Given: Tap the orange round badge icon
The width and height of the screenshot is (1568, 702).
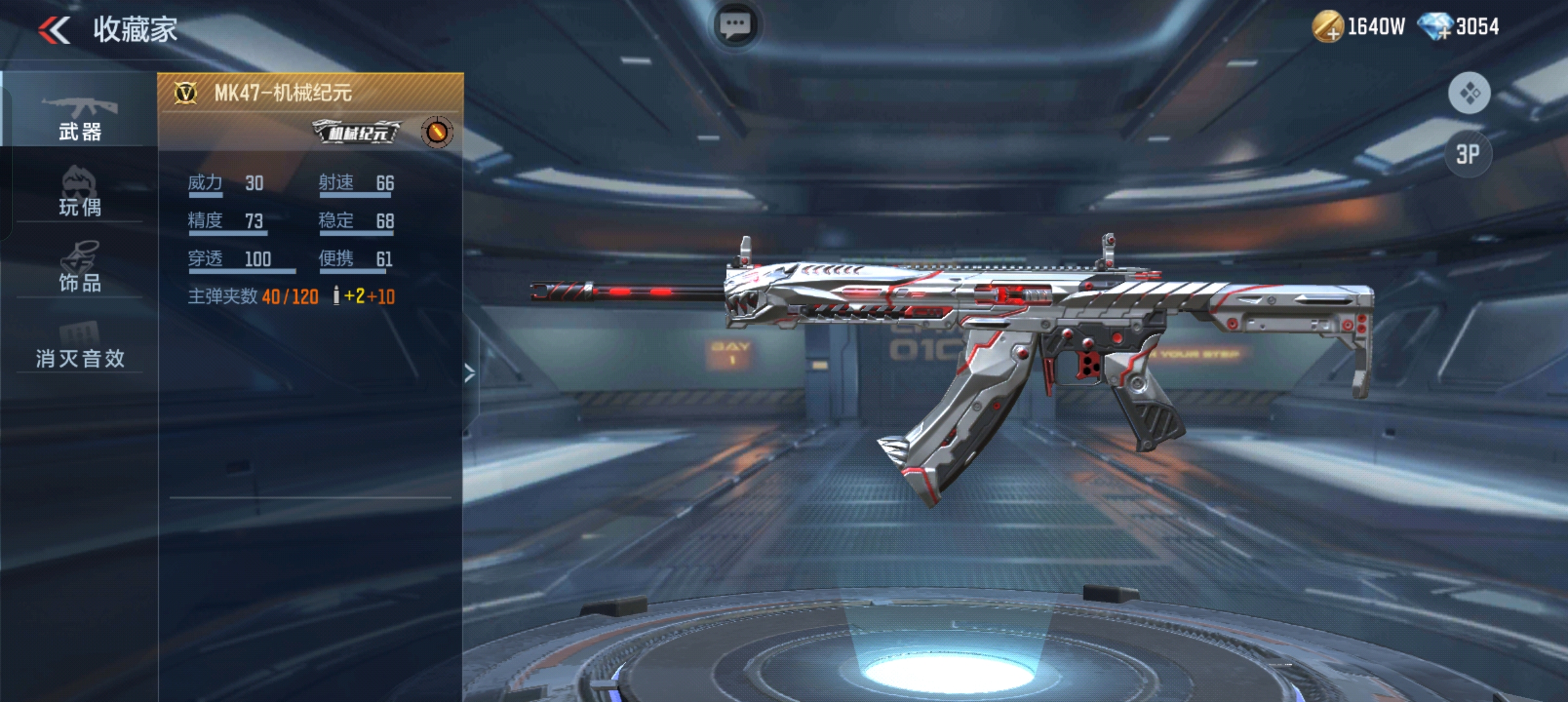Looking at the screenshot, I should (437, 133).
